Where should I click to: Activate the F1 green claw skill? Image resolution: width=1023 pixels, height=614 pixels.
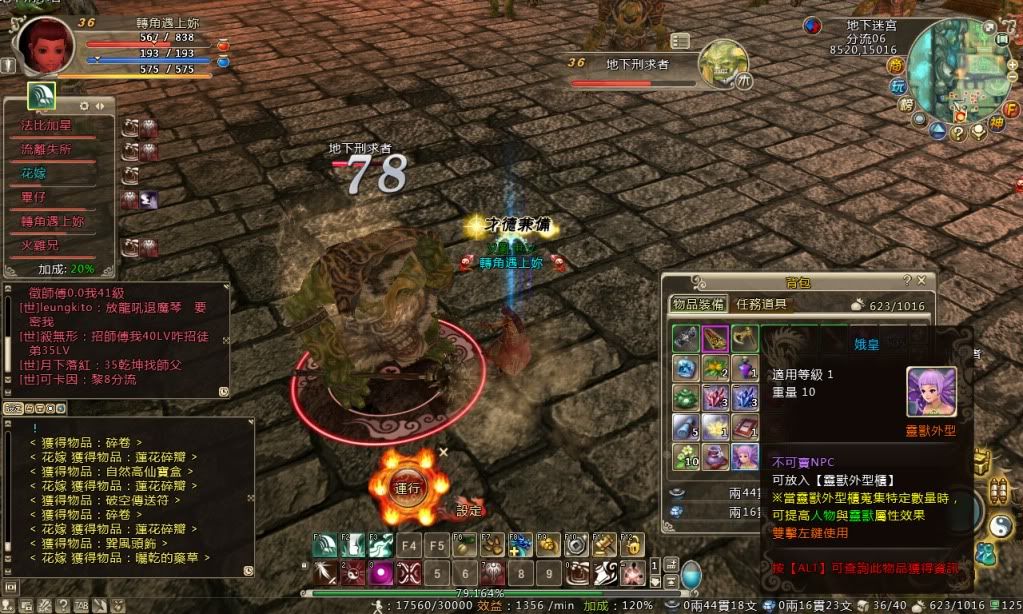click(325, 546)
